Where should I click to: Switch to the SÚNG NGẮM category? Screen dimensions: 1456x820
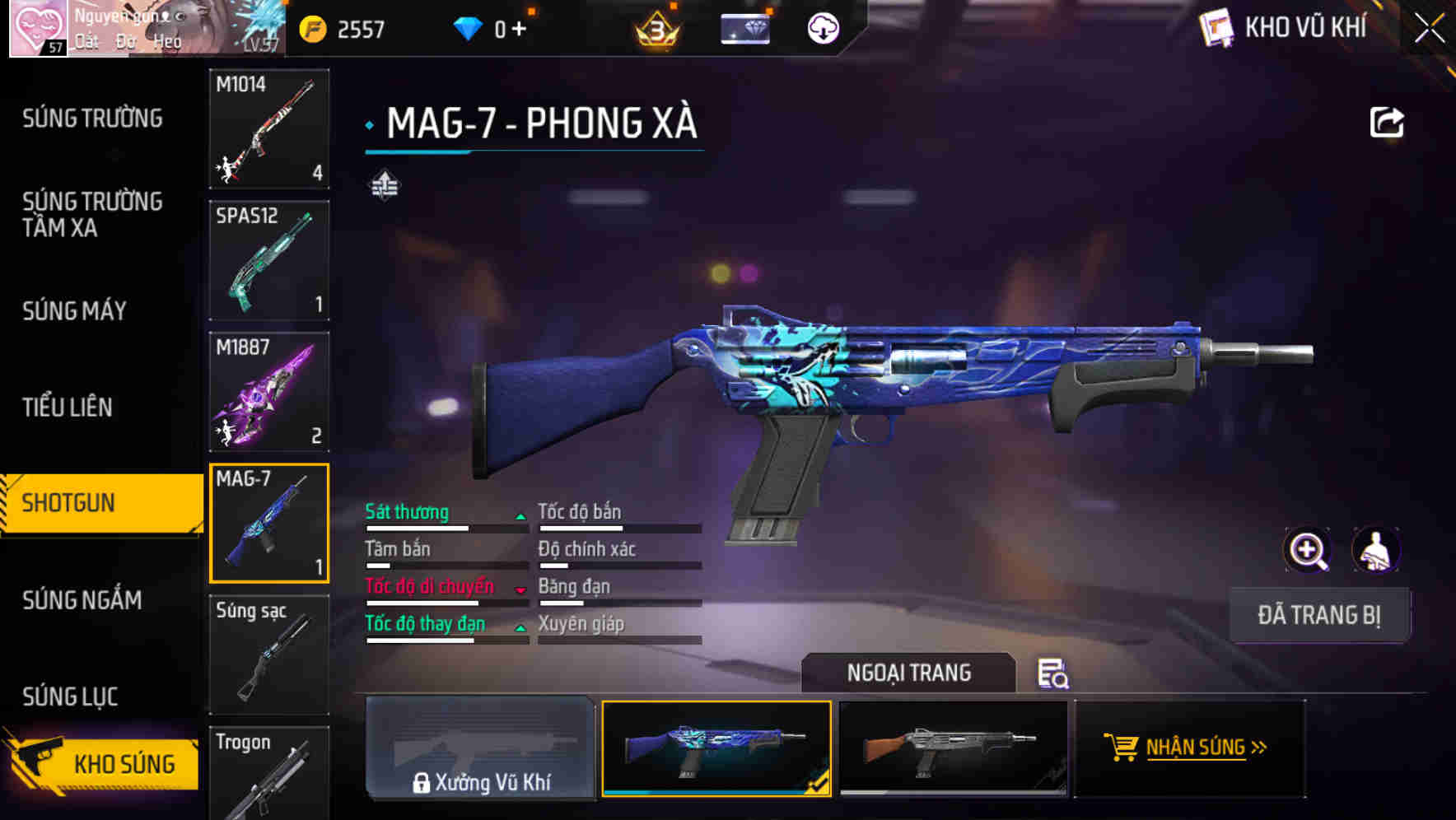81,601
